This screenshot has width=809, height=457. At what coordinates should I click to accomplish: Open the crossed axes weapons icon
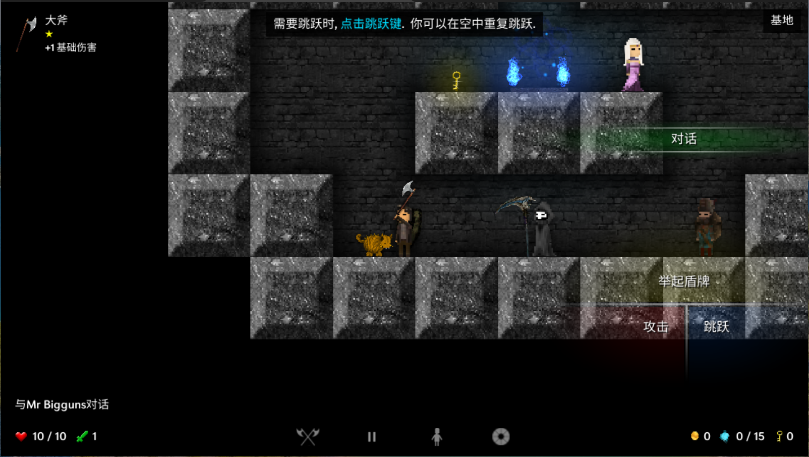(308, 436)
